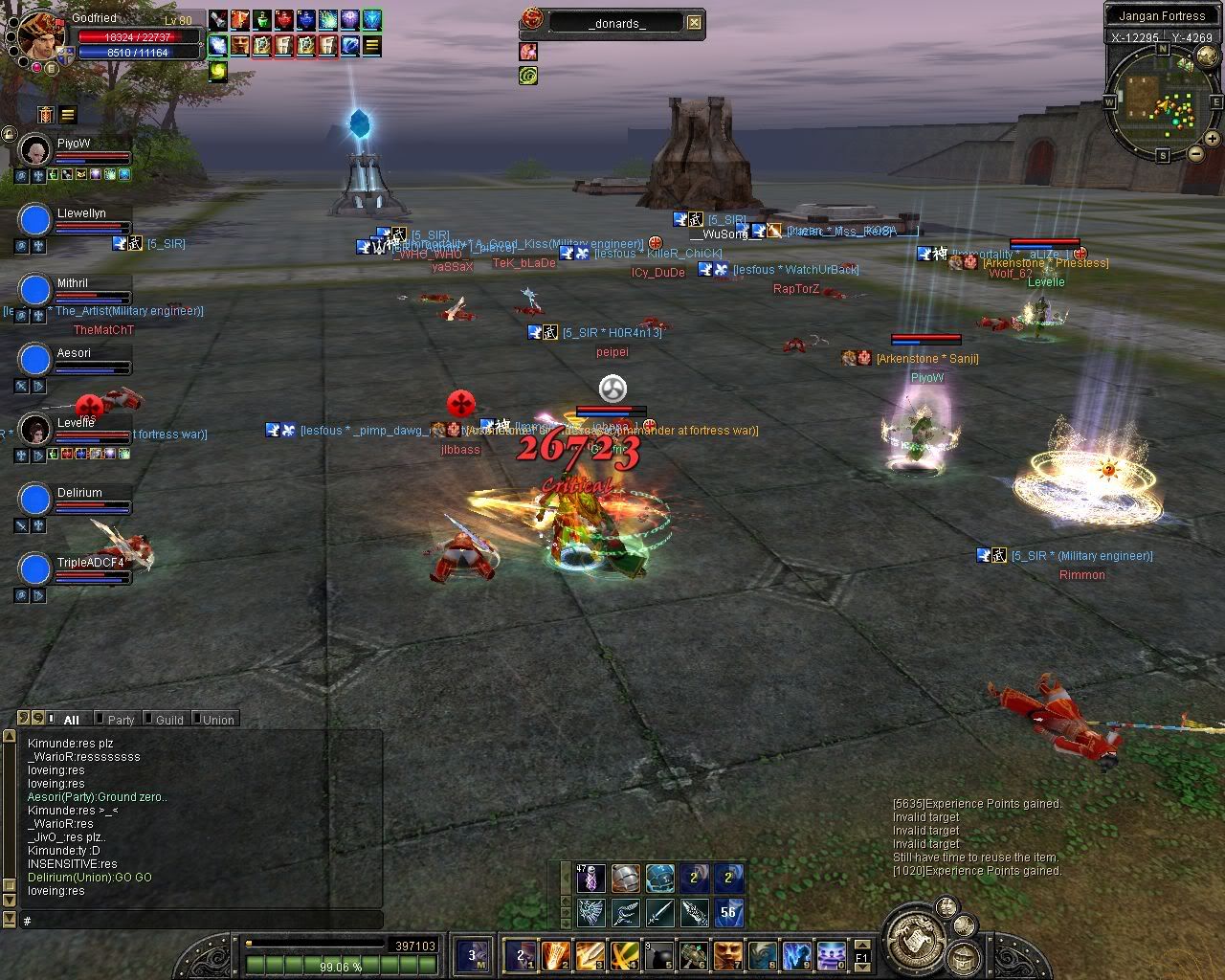Use the purple potion with count 47
The image size is (1225, 980).
pyautogui.click(x=591, y=878)
